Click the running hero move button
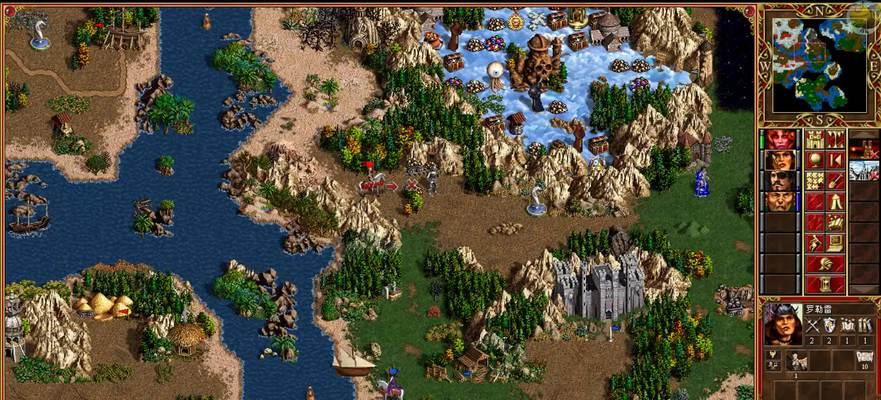Screen dimensions: 881x400 coord(814,243)
